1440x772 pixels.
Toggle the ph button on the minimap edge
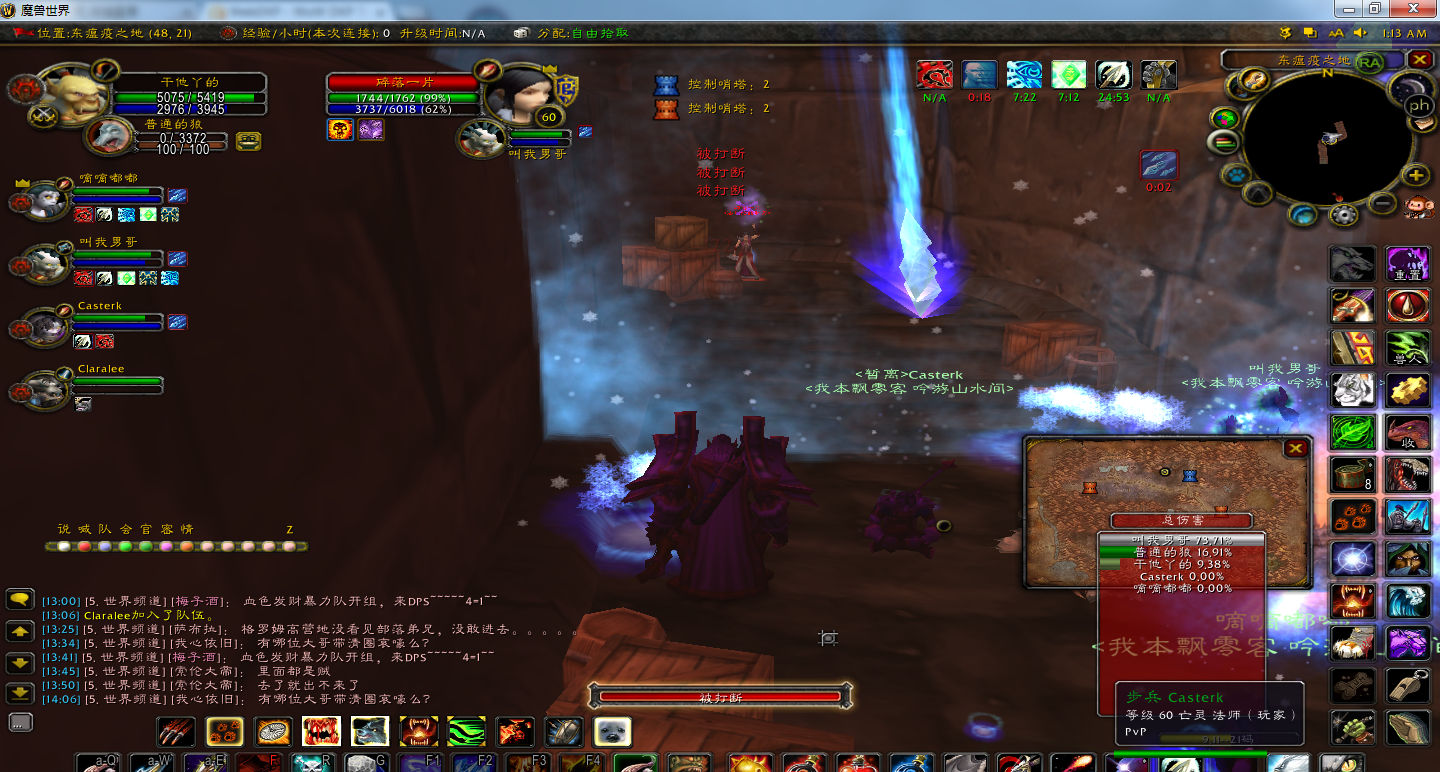(1419, 104)
